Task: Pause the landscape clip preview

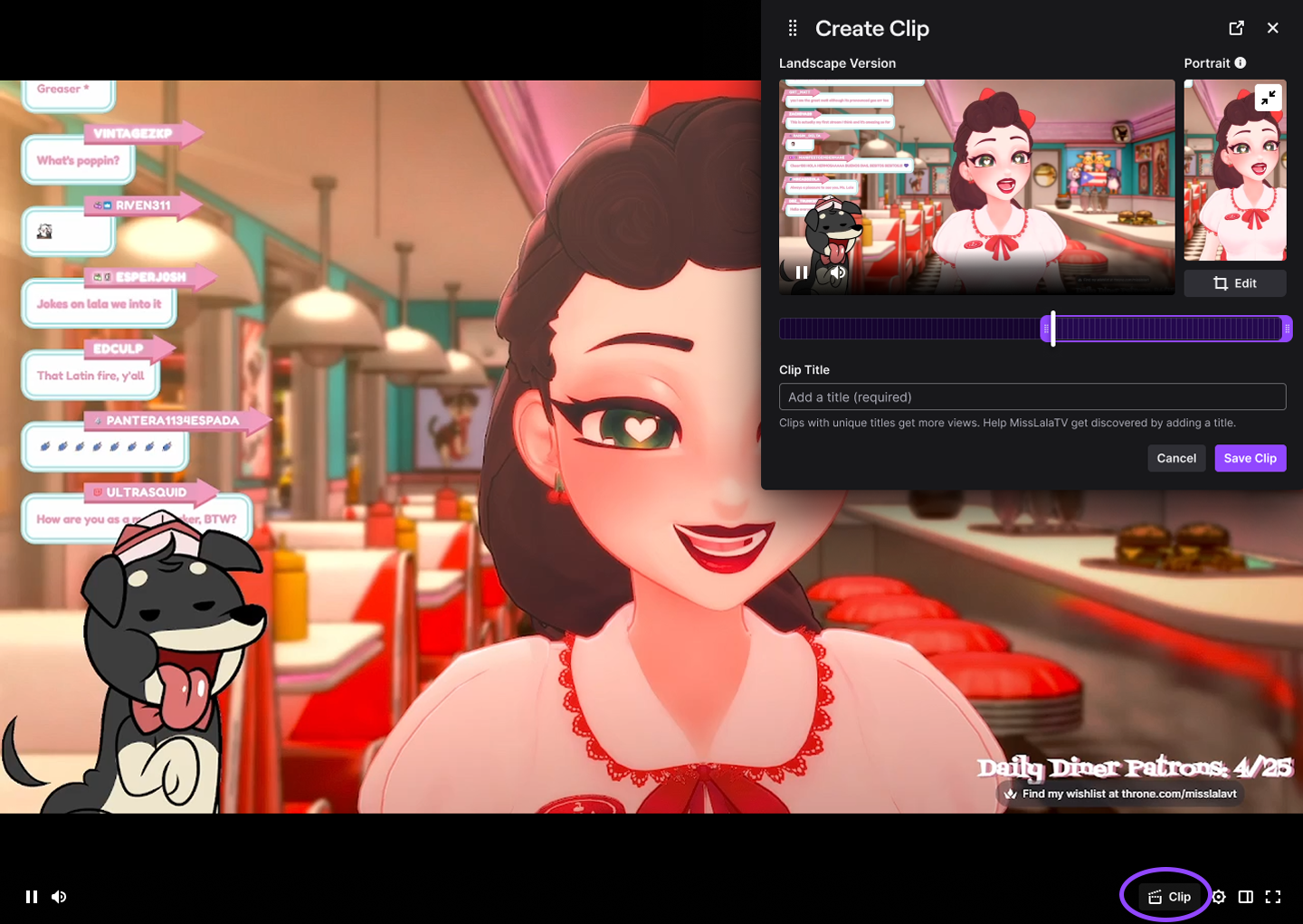Action: (x=801, y=272)
